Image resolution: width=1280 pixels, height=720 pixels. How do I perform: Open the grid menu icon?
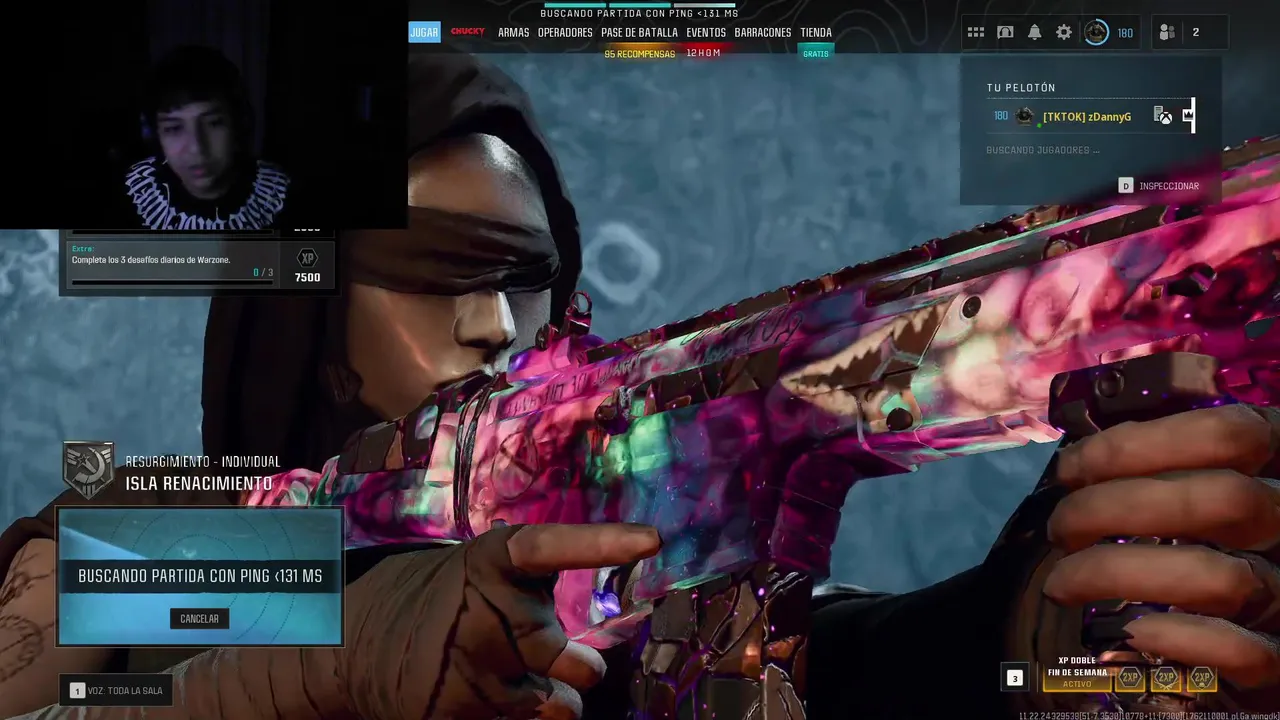(x=976, y=32)
